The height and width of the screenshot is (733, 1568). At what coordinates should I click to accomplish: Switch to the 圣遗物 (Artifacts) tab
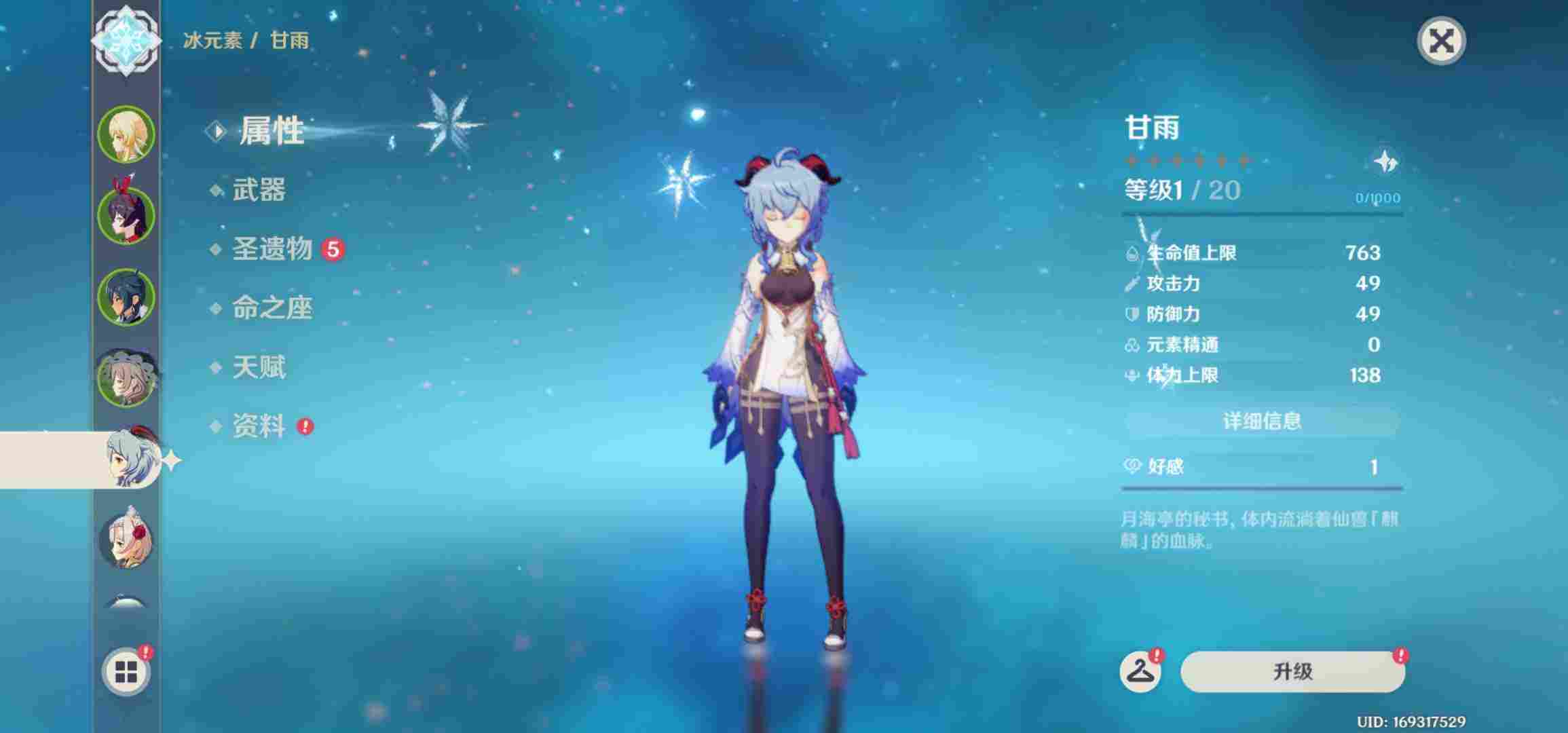pyautogui.click(x=272, y=250)
